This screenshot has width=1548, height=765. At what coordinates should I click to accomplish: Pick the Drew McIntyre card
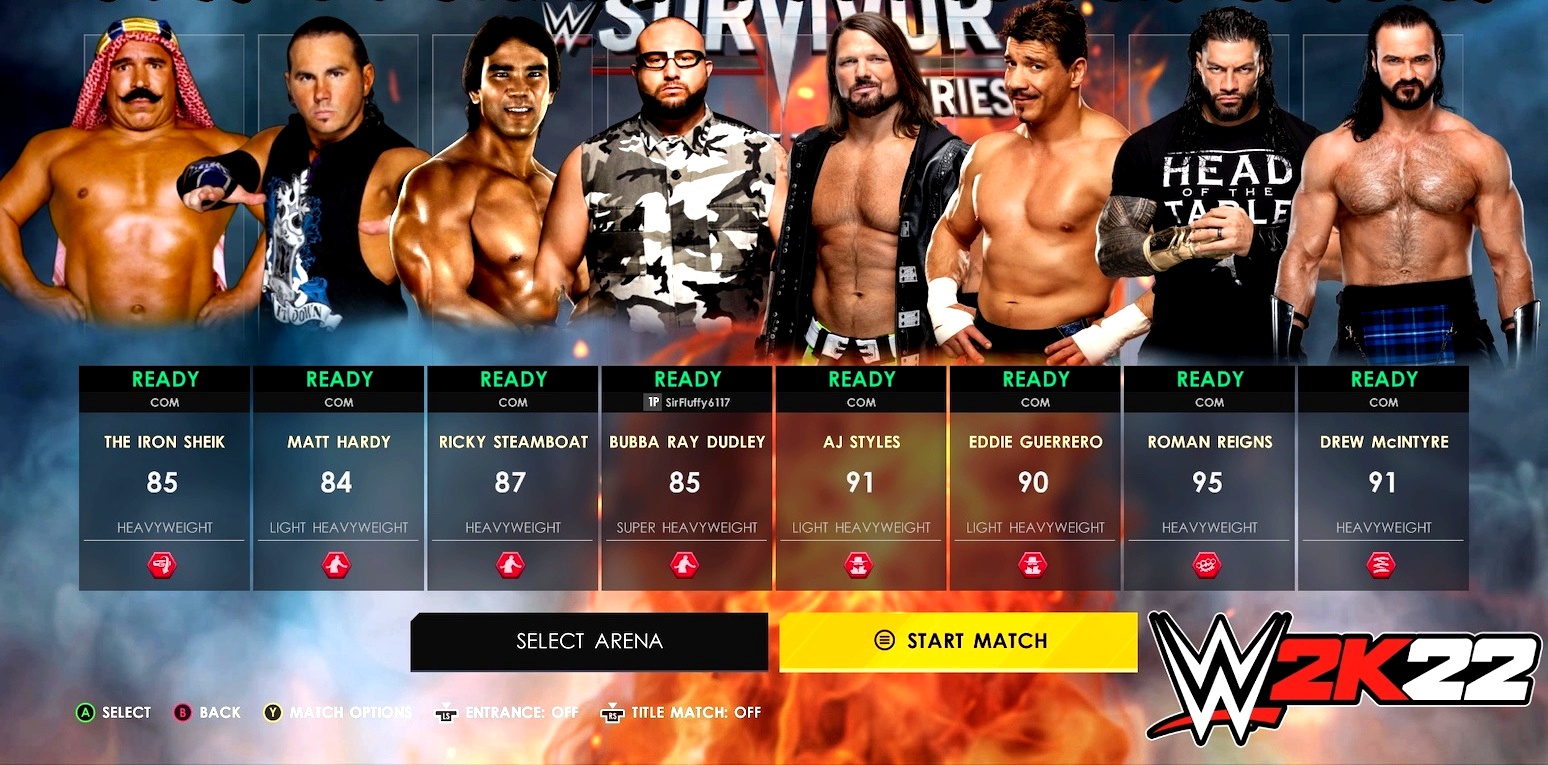1383,478
